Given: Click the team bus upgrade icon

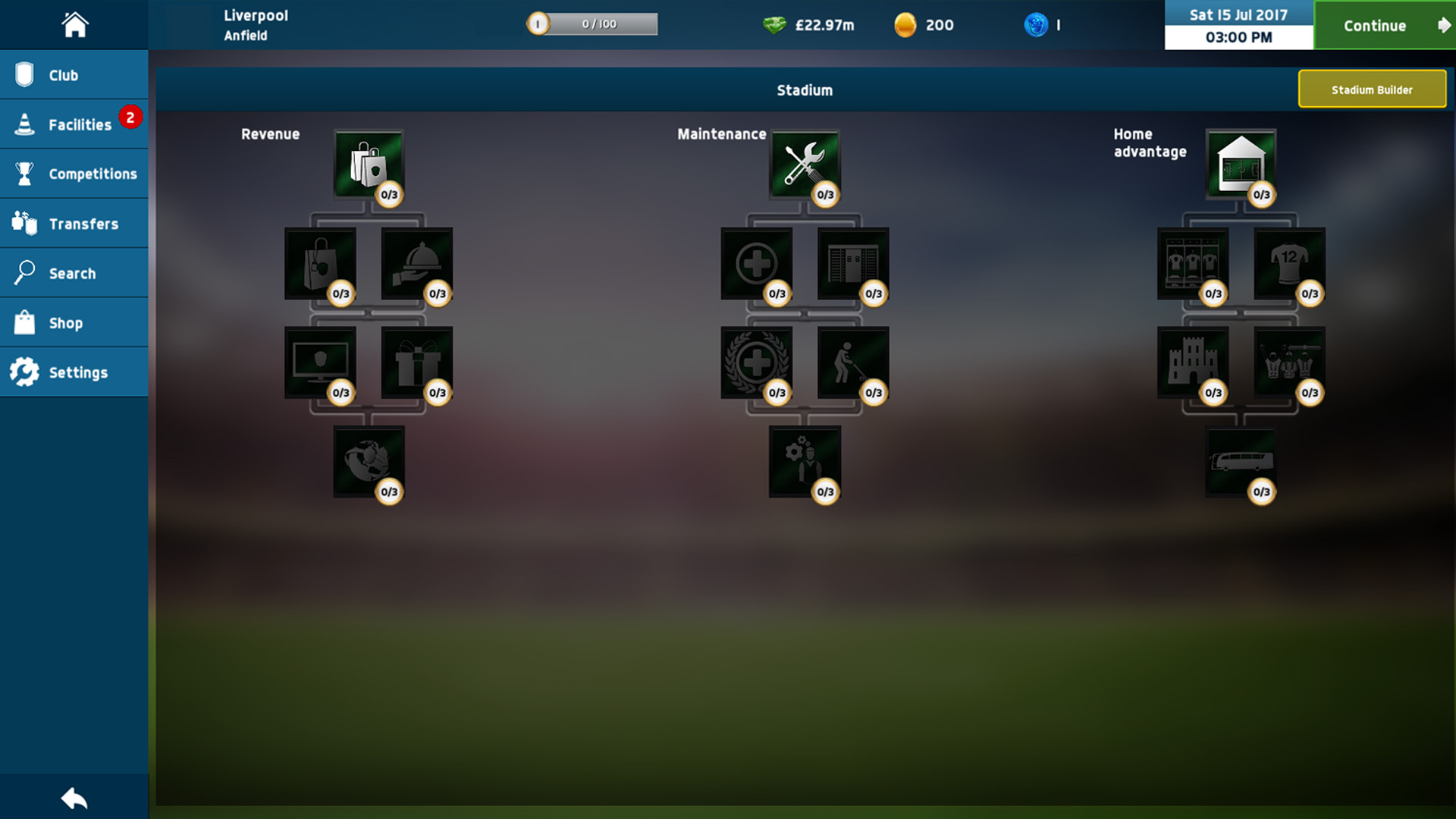Looking at the screenshot, I should (x=1241, y=461).
